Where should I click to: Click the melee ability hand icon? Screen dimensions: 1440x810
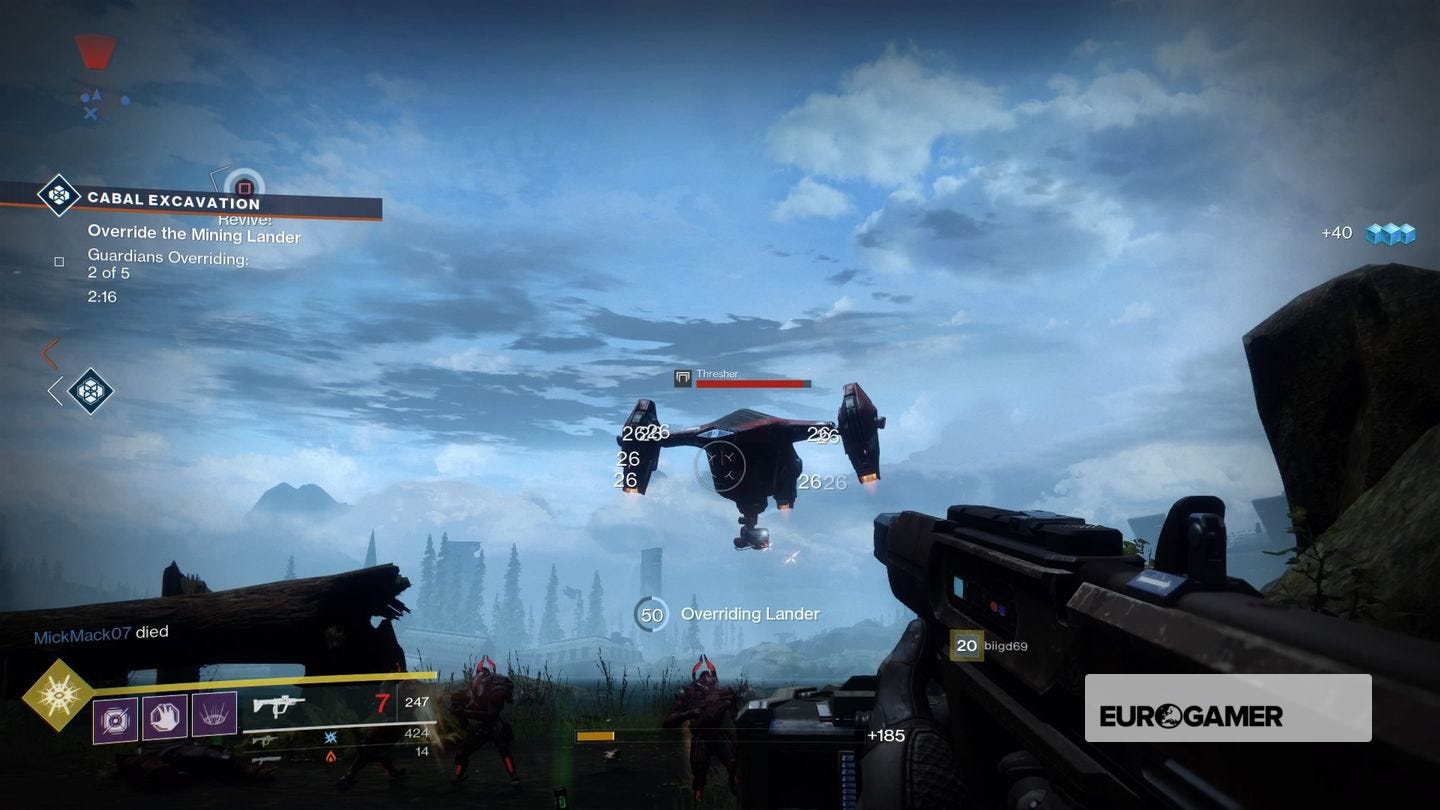(x=164, y=715)
